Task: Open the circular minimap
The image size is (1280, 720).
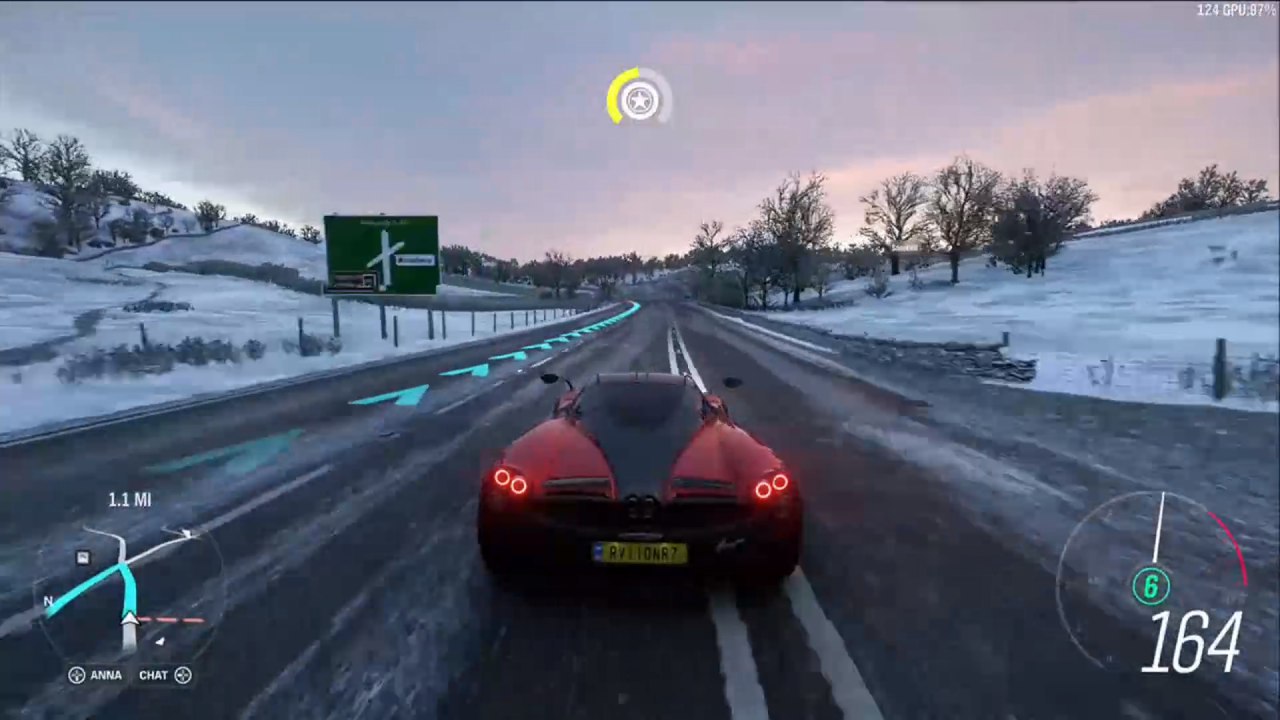Action: pos(128,597)
